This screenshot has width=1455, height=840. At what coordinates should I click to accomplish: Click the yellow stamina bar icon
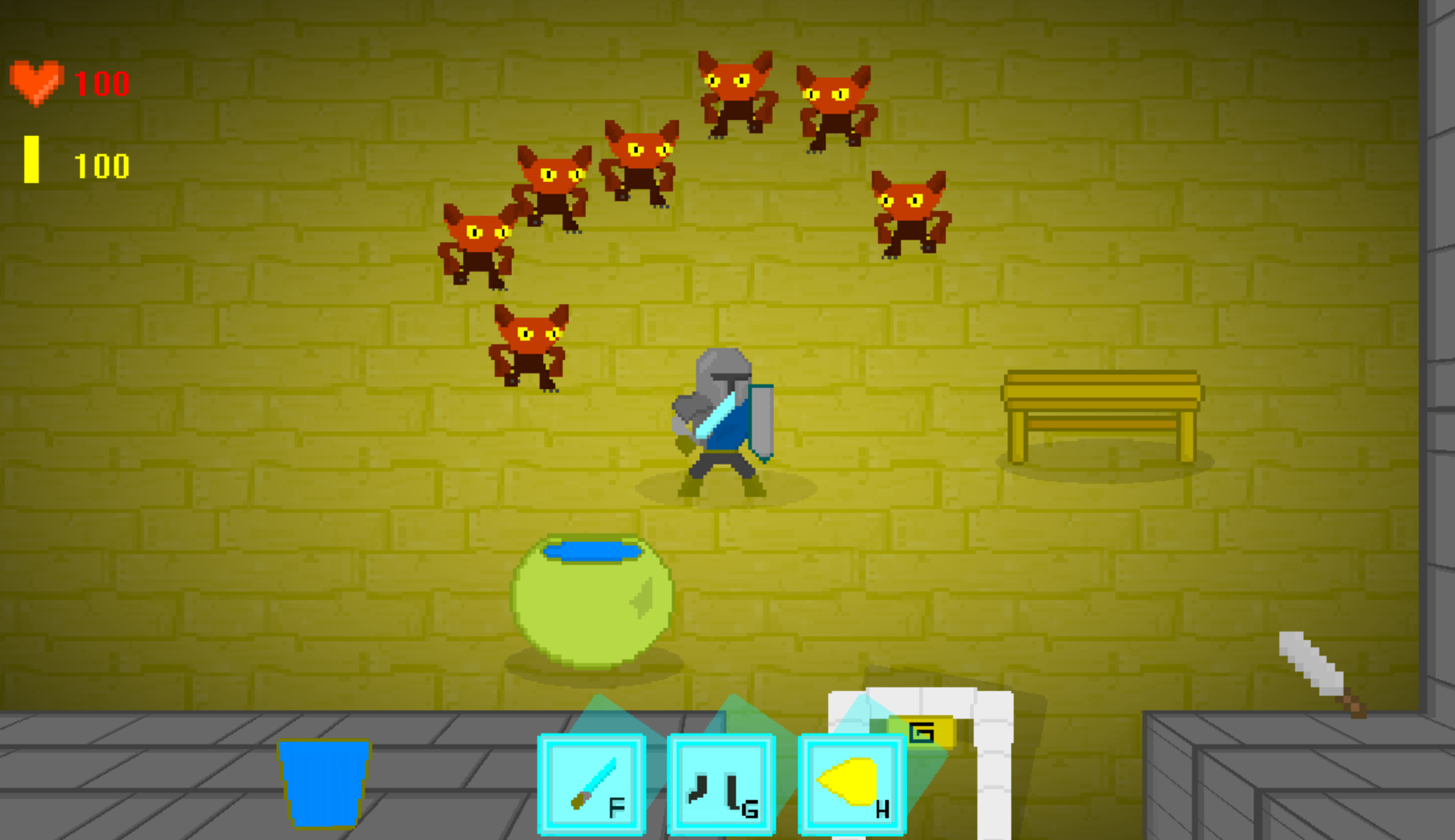point(32,159)
